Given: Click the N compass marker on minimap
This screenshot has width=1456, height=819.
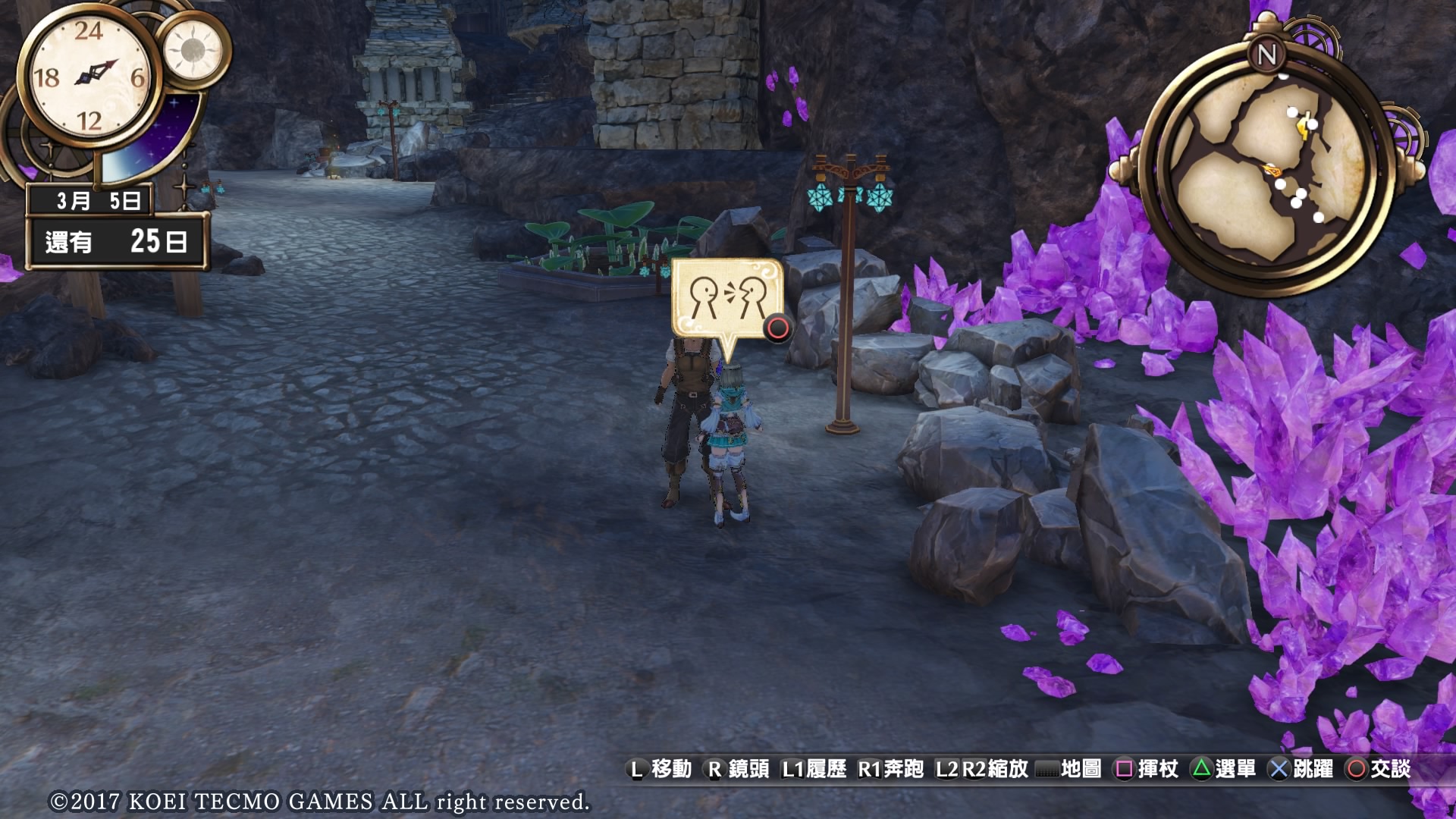Looking at the screenshot, I should 1266,55.
